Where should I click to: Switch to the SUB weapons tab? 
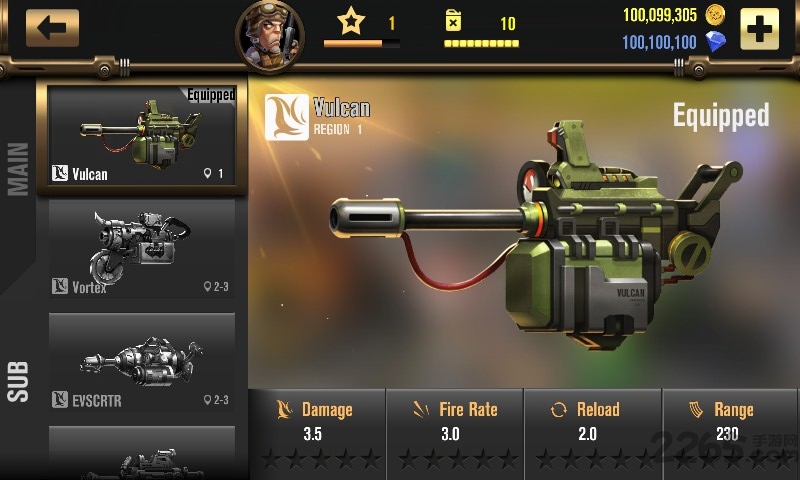[18, 381]
